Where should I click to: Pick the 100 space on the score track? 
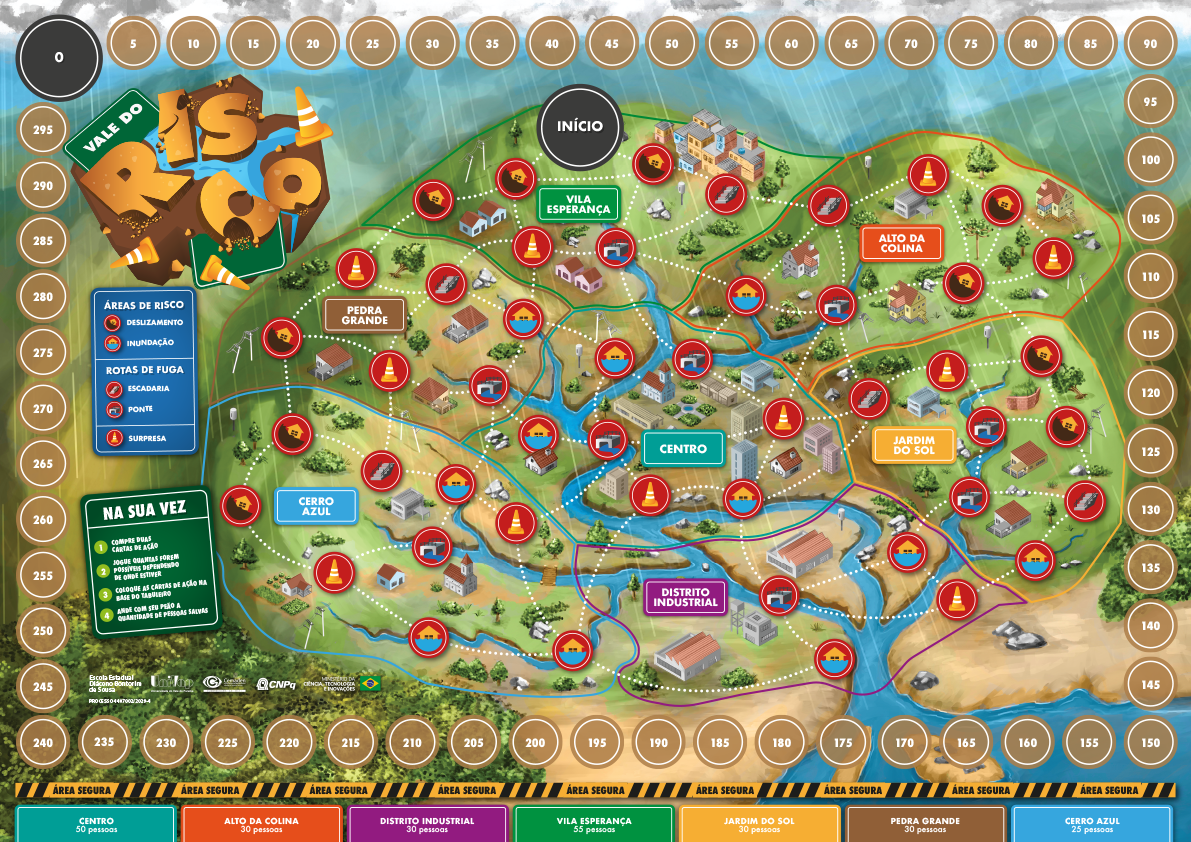(x=1150, y=160)
